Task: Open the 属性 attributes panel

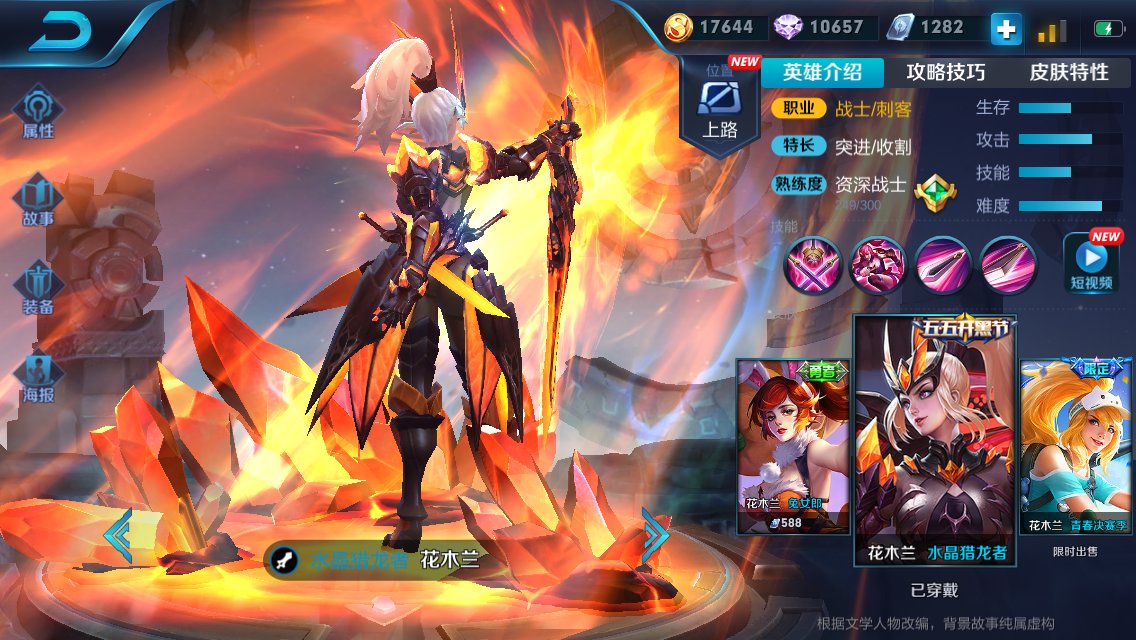Action: point(38,111)
